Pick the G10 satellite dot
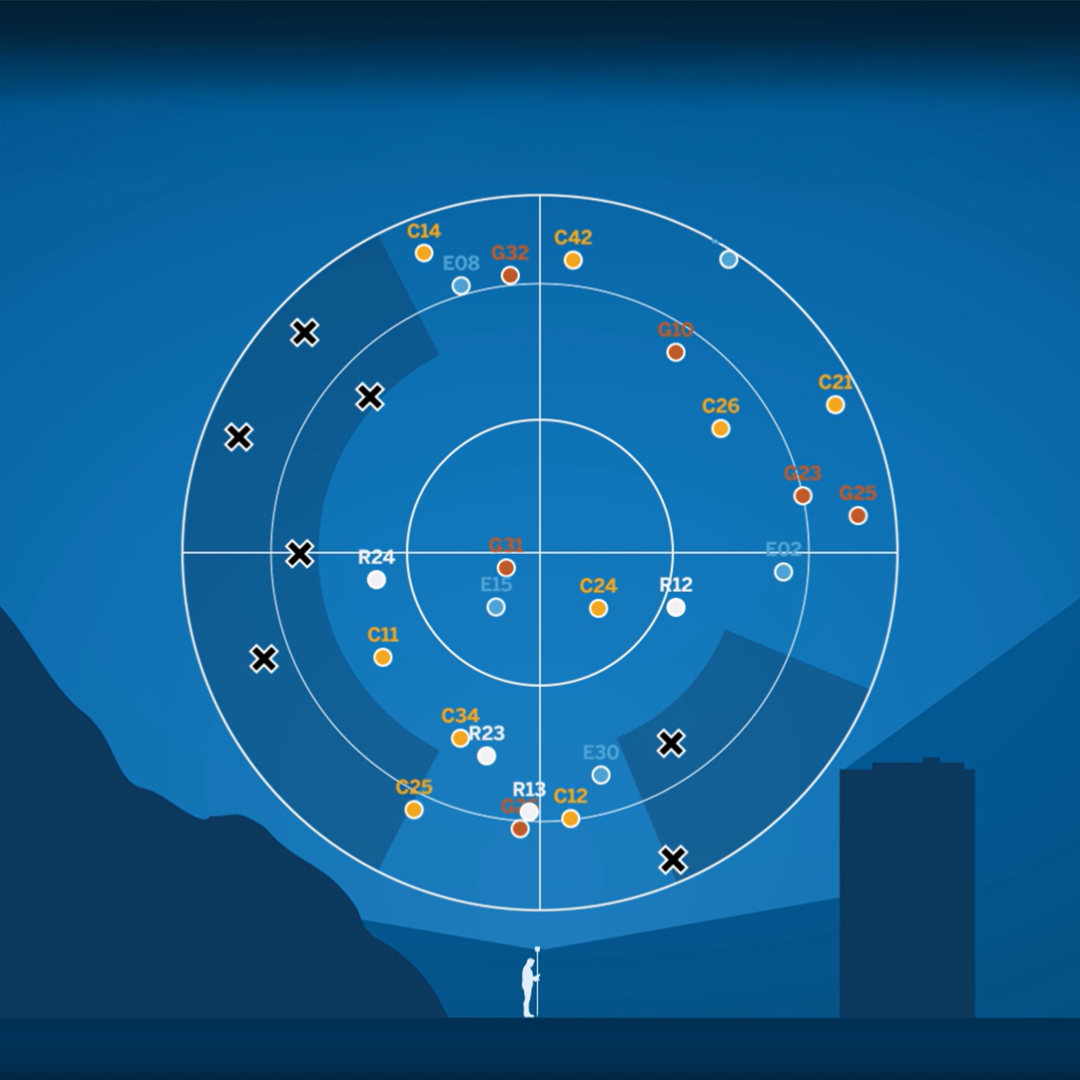Screen dimensions: 1080x1080 pyautogui.click(x=676, y=352)
